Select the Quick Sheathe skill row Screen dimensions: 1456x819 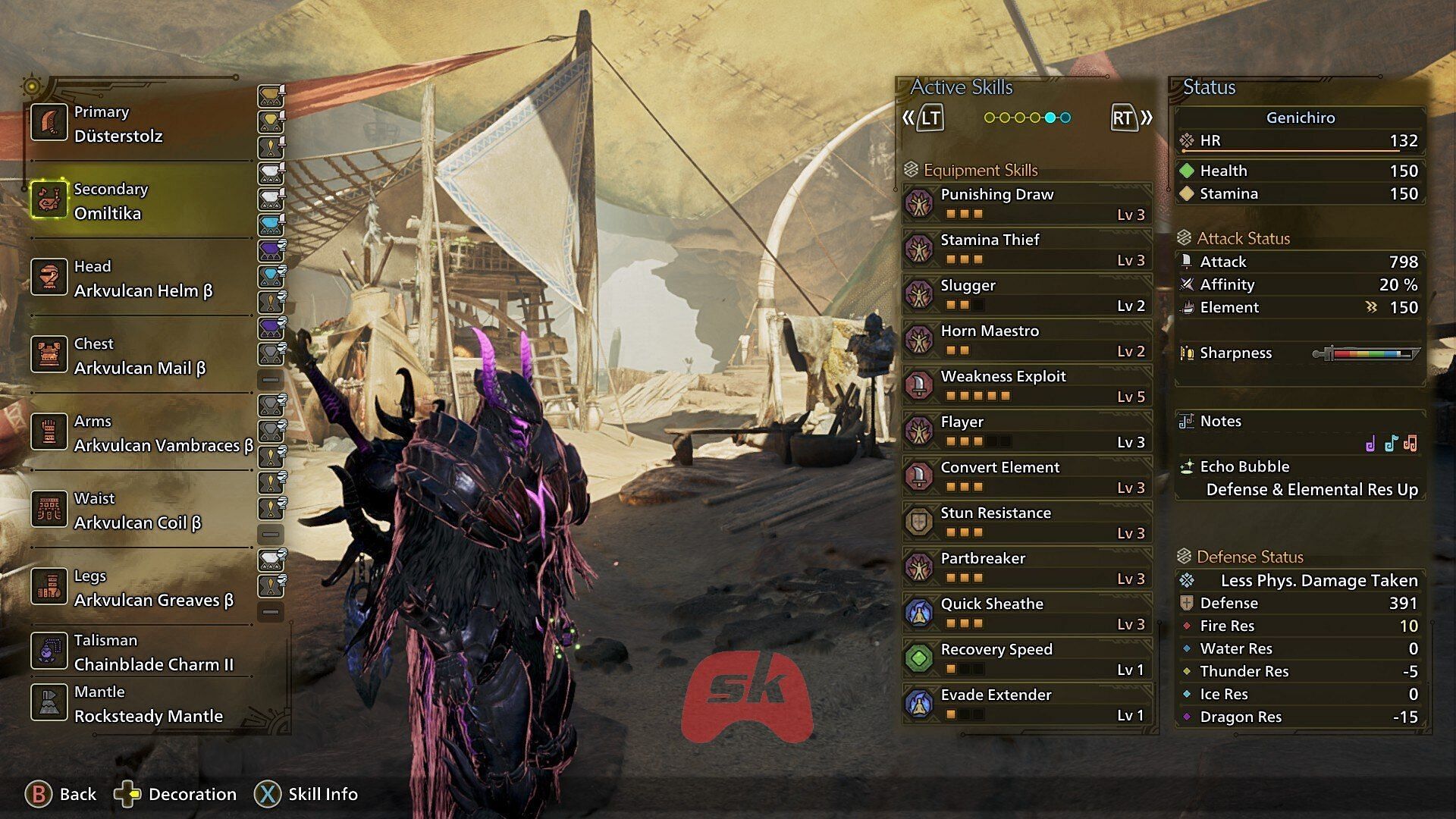point(1027,613)
